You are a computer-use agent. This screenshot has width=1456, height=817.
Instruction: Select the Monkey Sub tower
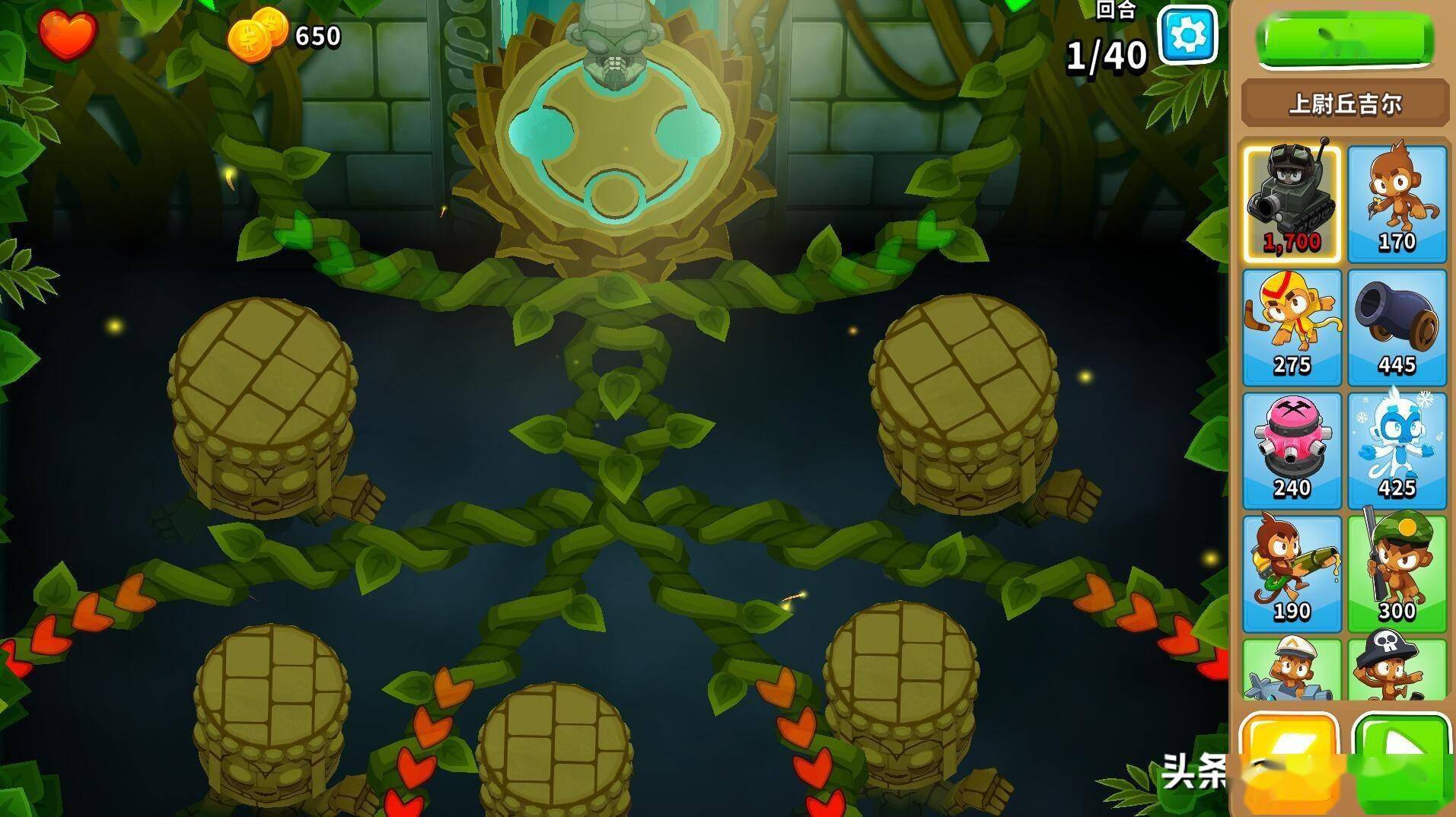[x=1292, y=669]
